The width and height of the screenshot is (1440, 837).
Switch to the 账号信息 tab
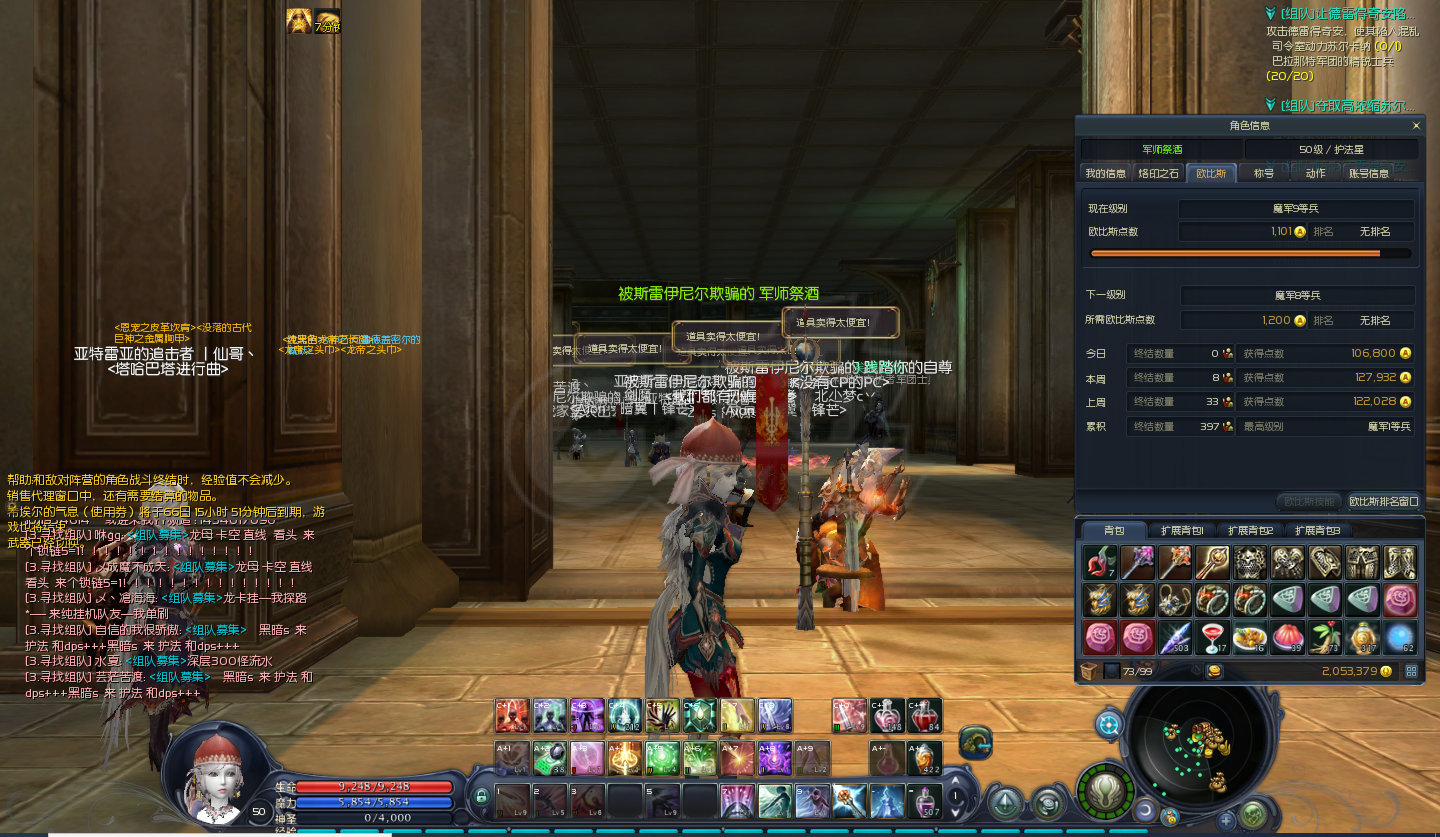[x=1368, y=173]
